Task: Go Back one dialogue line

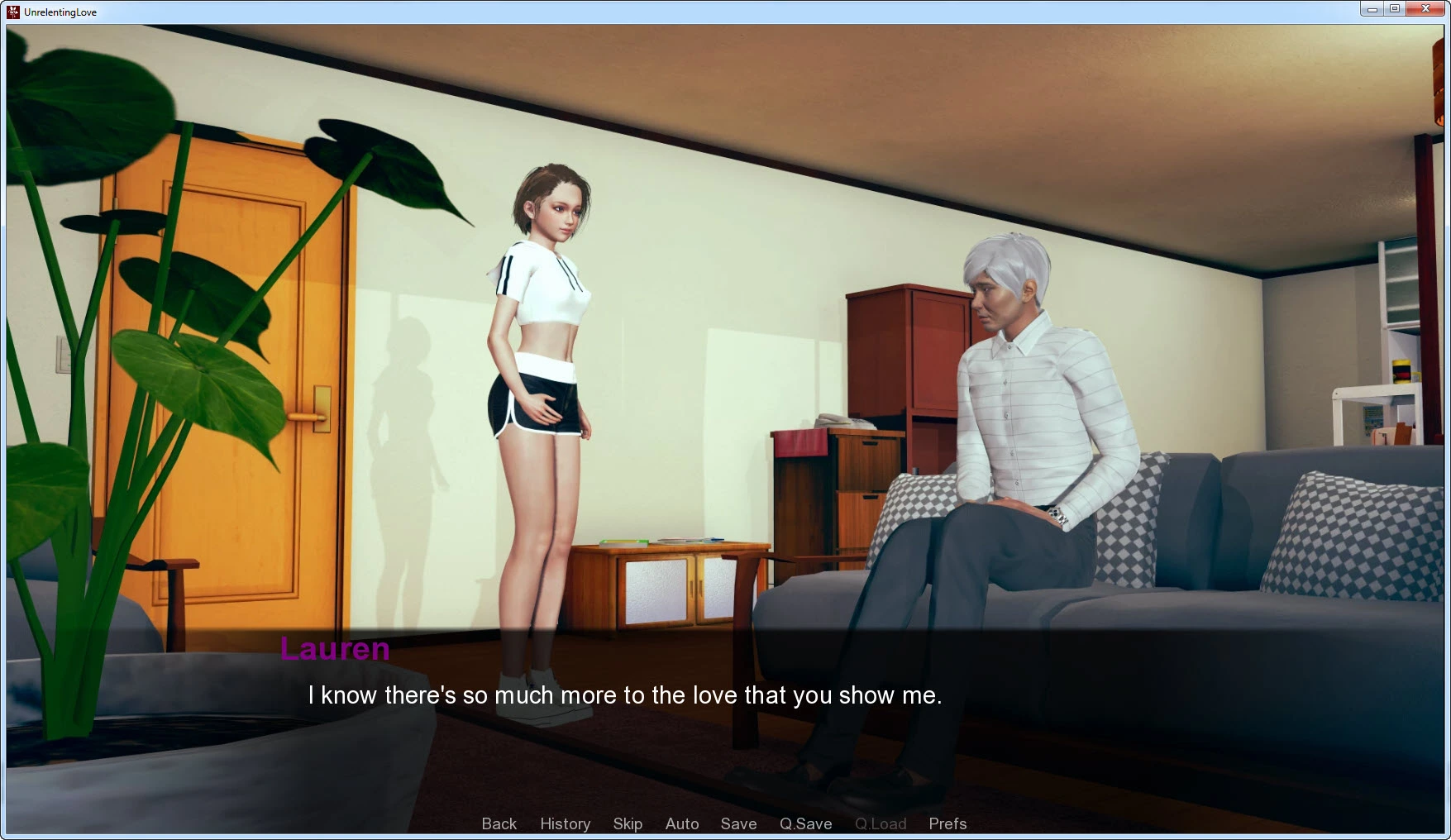Action: [x=499, y=823]
